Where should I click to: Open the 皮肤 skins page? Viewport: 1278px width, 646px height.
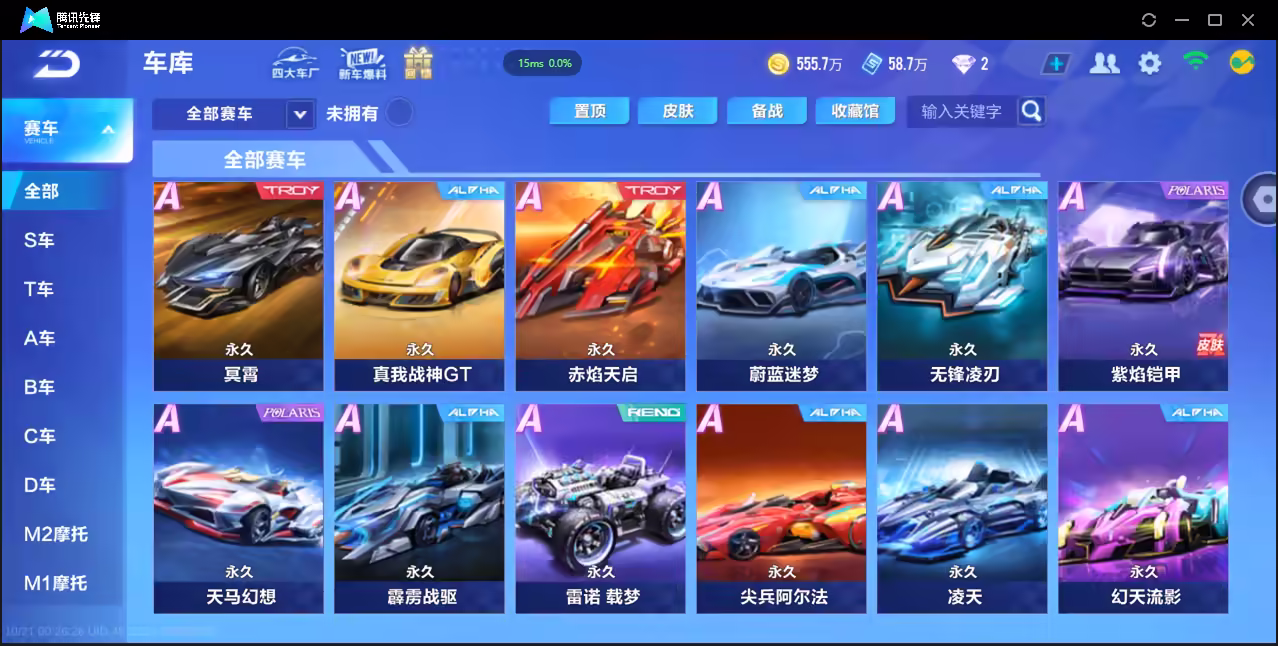pos(678,111)
